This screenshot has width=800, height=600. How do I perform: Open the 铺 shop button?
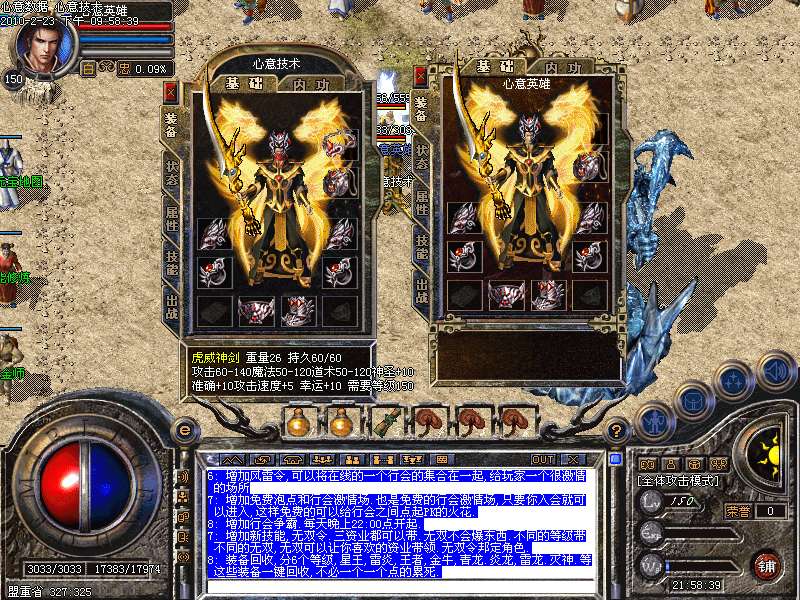pyautogui.click(x=766, y=565)
